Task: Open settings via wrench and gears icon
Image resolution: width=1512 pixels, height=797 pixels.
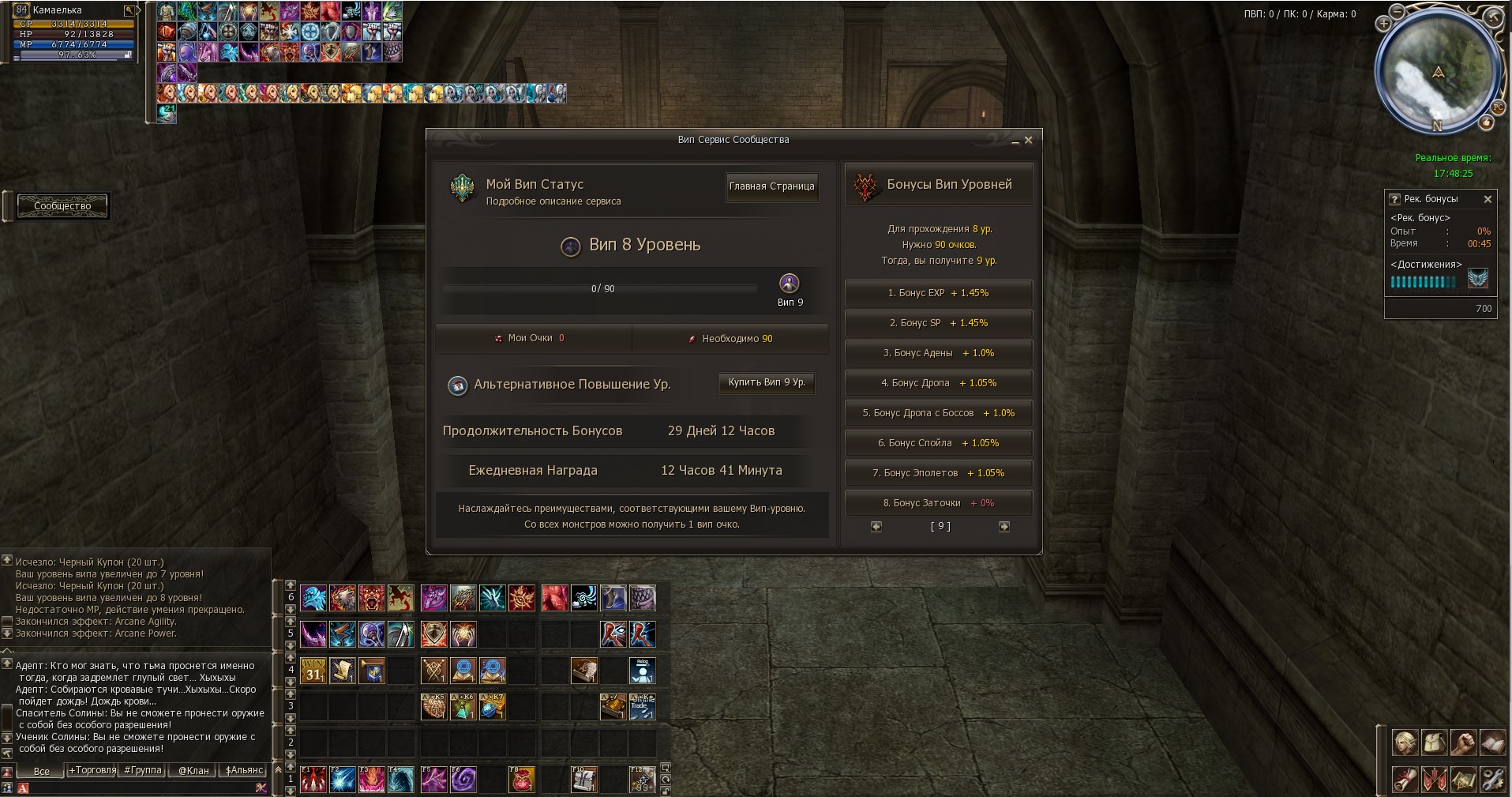Action: (1491, 780)
